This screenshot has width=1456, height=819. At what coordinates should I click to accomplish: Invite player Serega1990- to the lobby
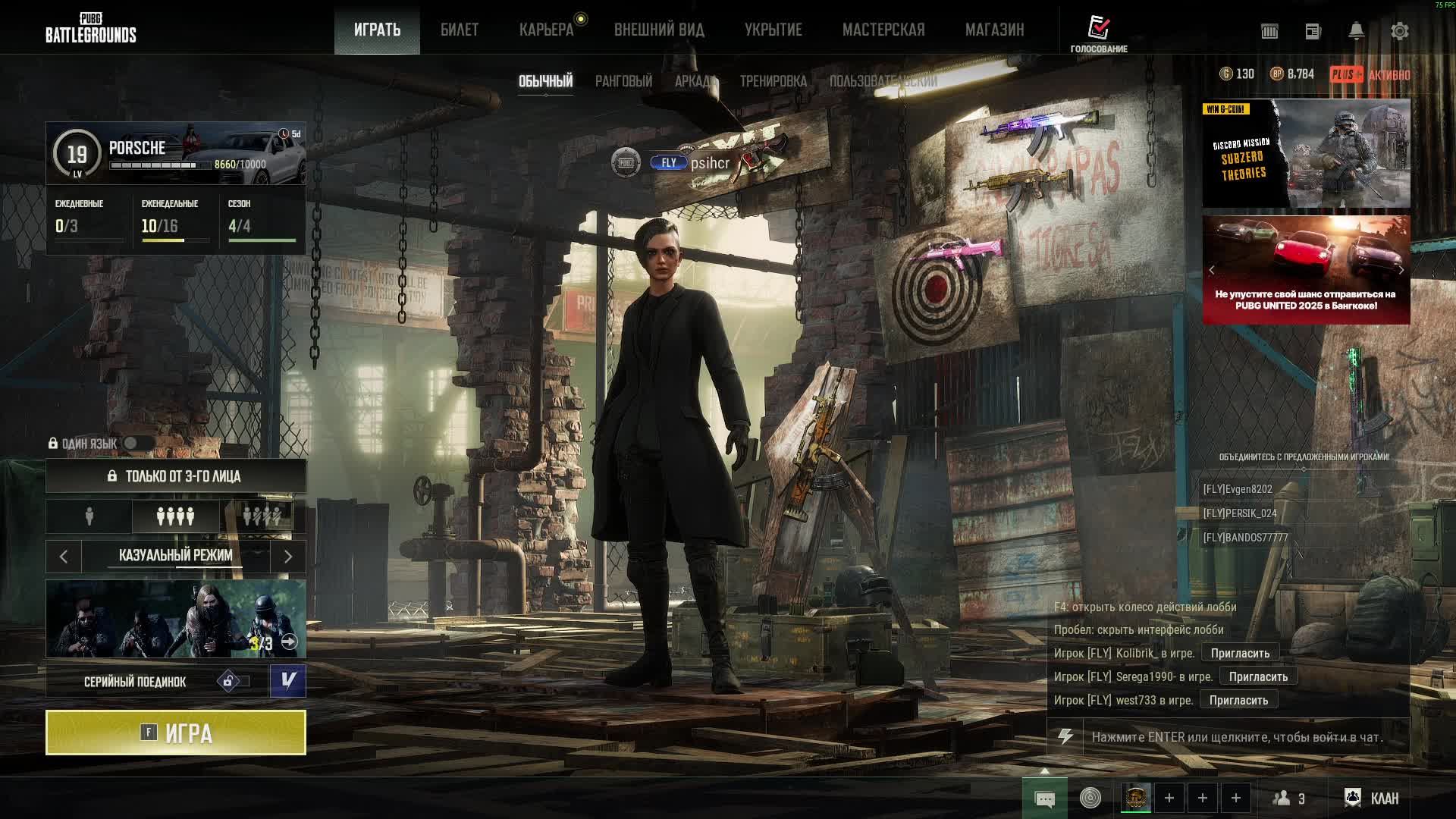pos(1258,676)
